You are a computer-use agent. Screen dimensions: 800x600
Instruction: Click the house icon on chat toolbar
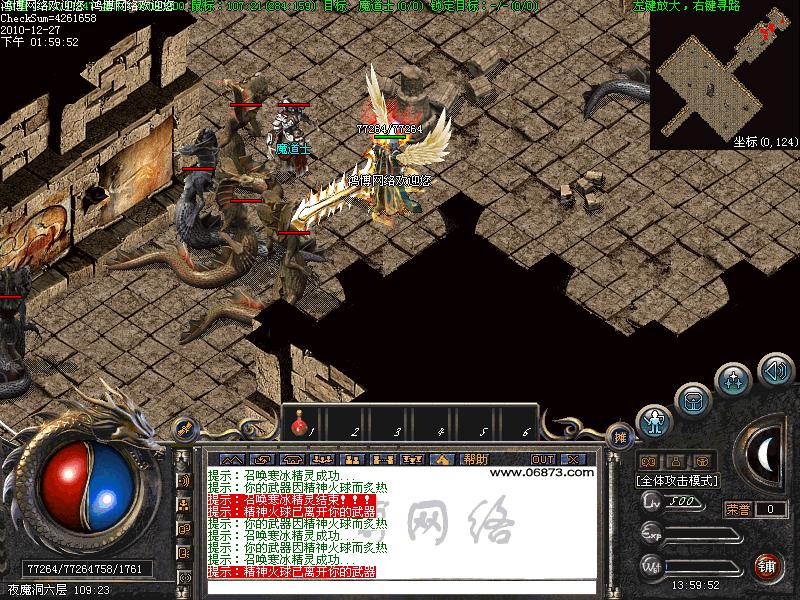(443, 459)
